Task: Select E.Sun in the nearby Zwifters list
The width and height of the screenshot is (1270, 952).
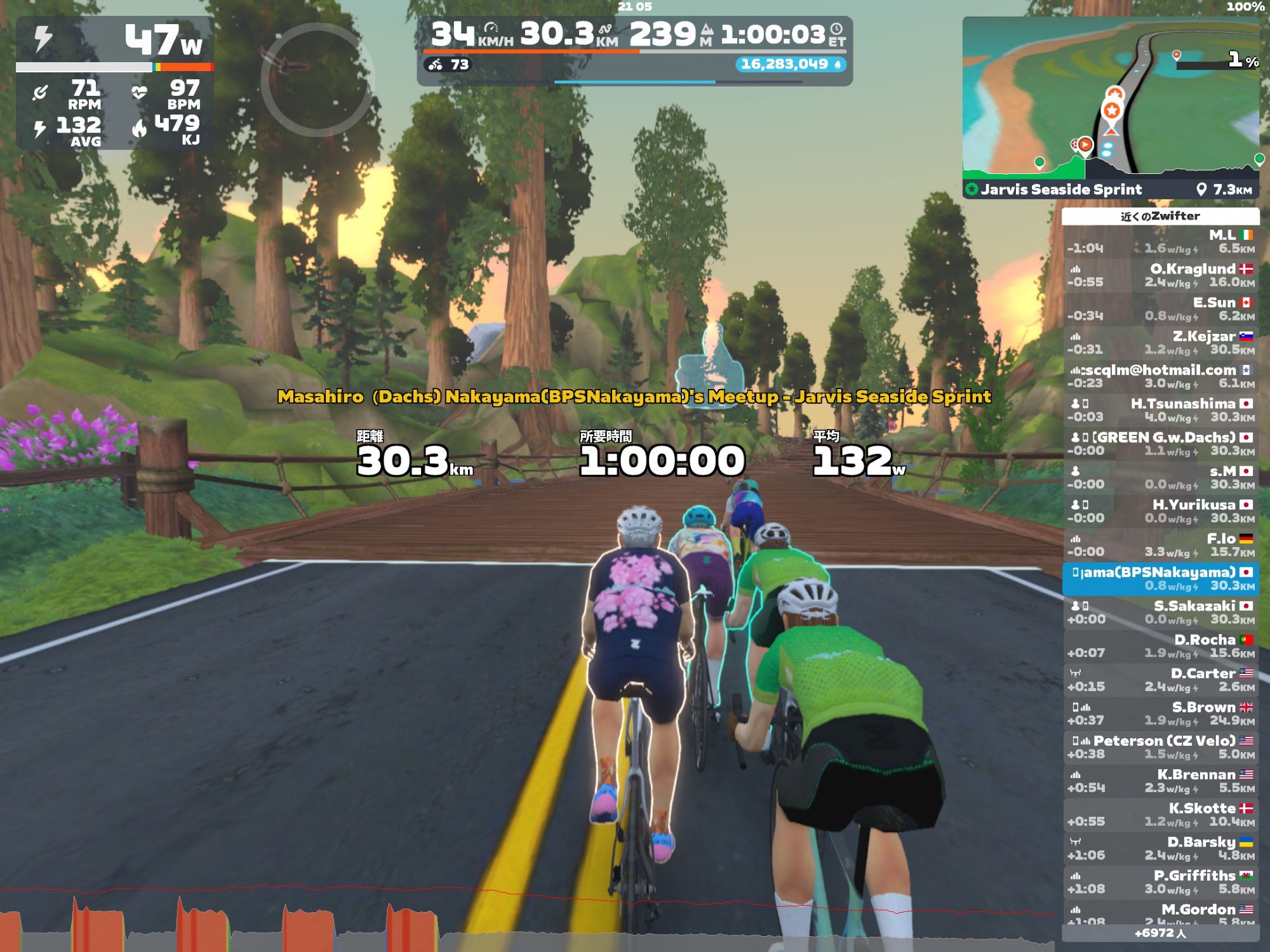Action: pyautogui.click(x=1161, y=309)
